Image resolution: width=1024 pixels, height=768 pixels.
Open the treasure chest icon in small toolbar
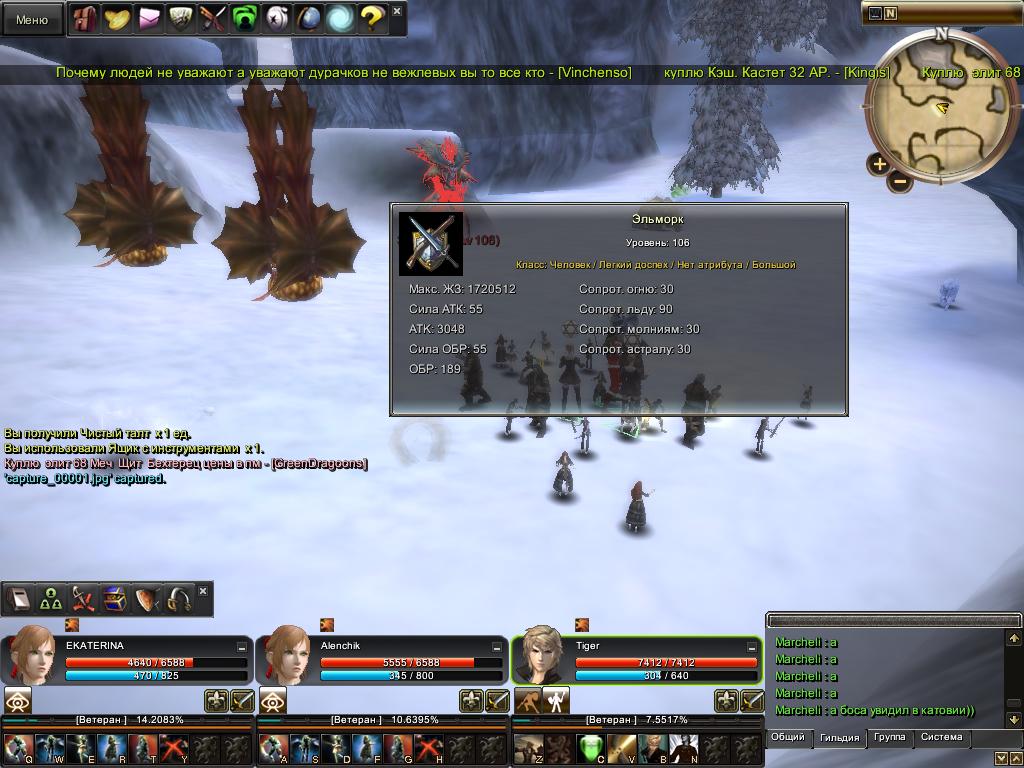click(116, 599)
